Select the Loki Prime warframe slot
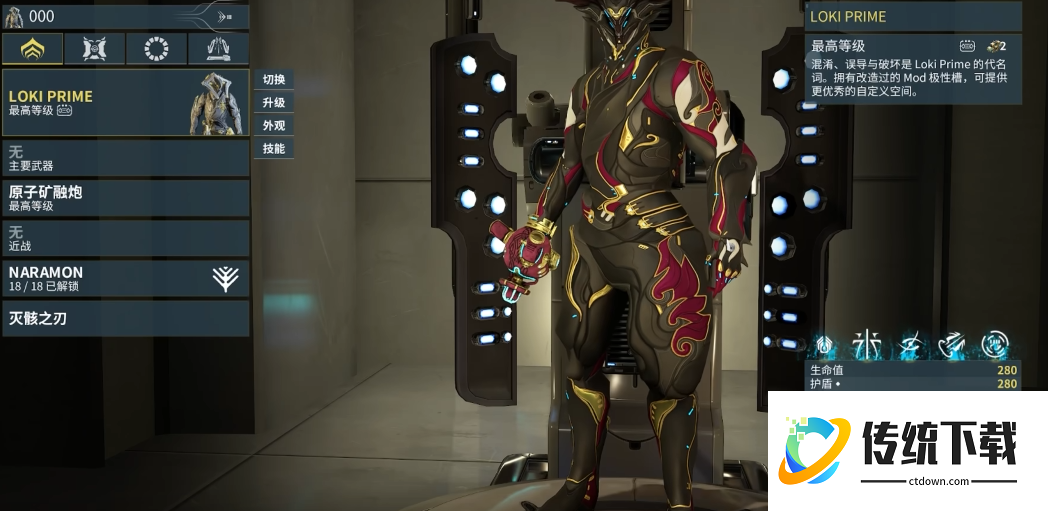 (125, 103)
